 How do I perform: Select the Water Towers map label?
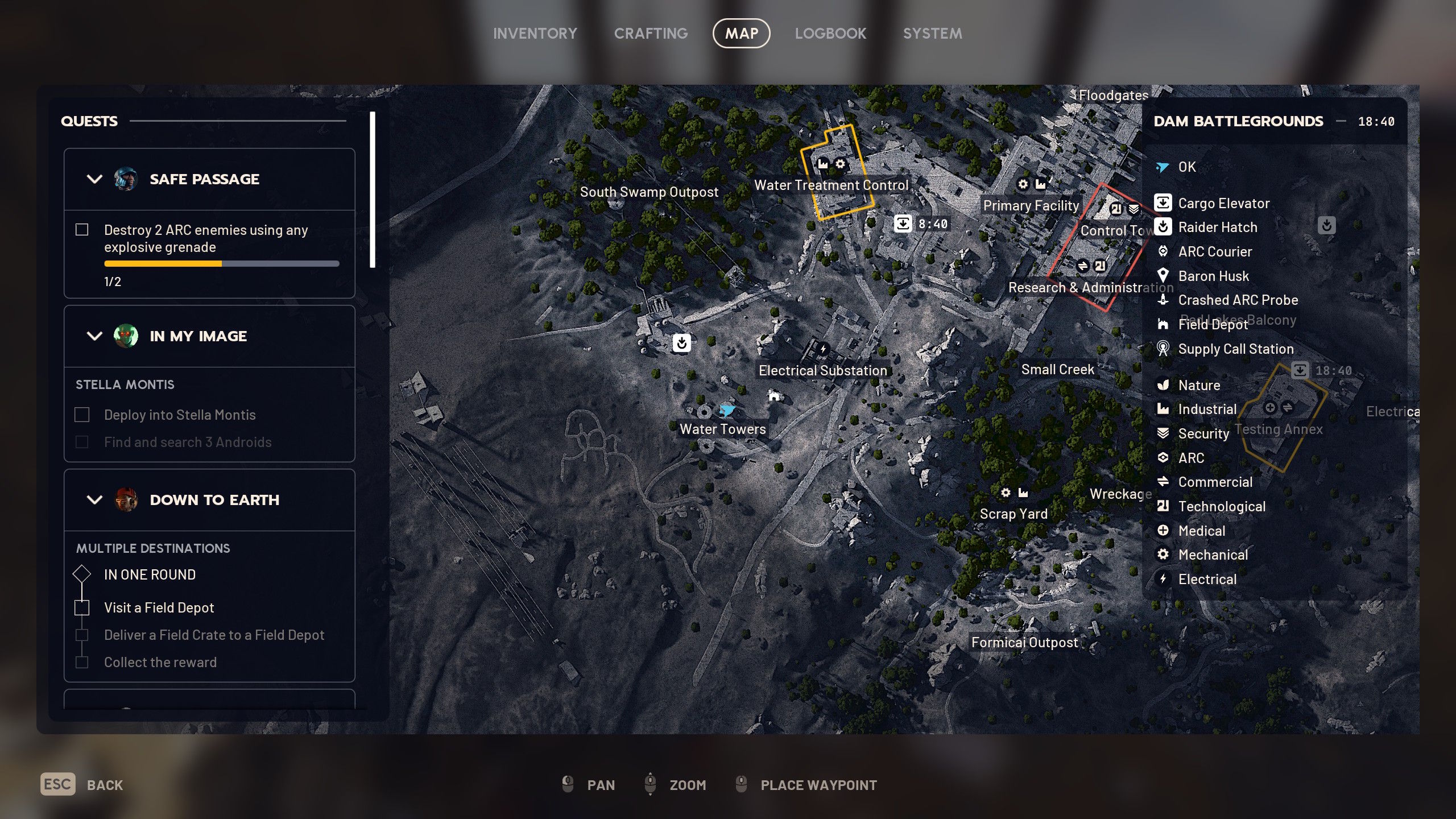(x=722, y=429)
